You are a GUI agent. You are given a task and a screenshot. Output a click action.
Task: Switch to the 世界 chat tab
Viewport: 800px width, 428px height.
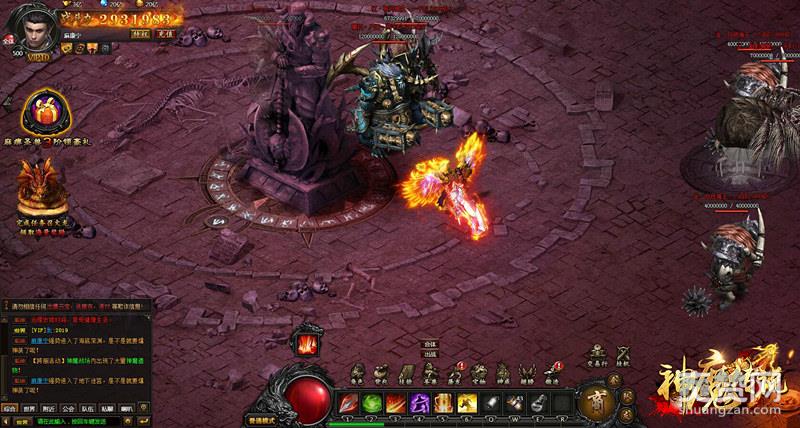pyautogui.click(x=30, y=407)
